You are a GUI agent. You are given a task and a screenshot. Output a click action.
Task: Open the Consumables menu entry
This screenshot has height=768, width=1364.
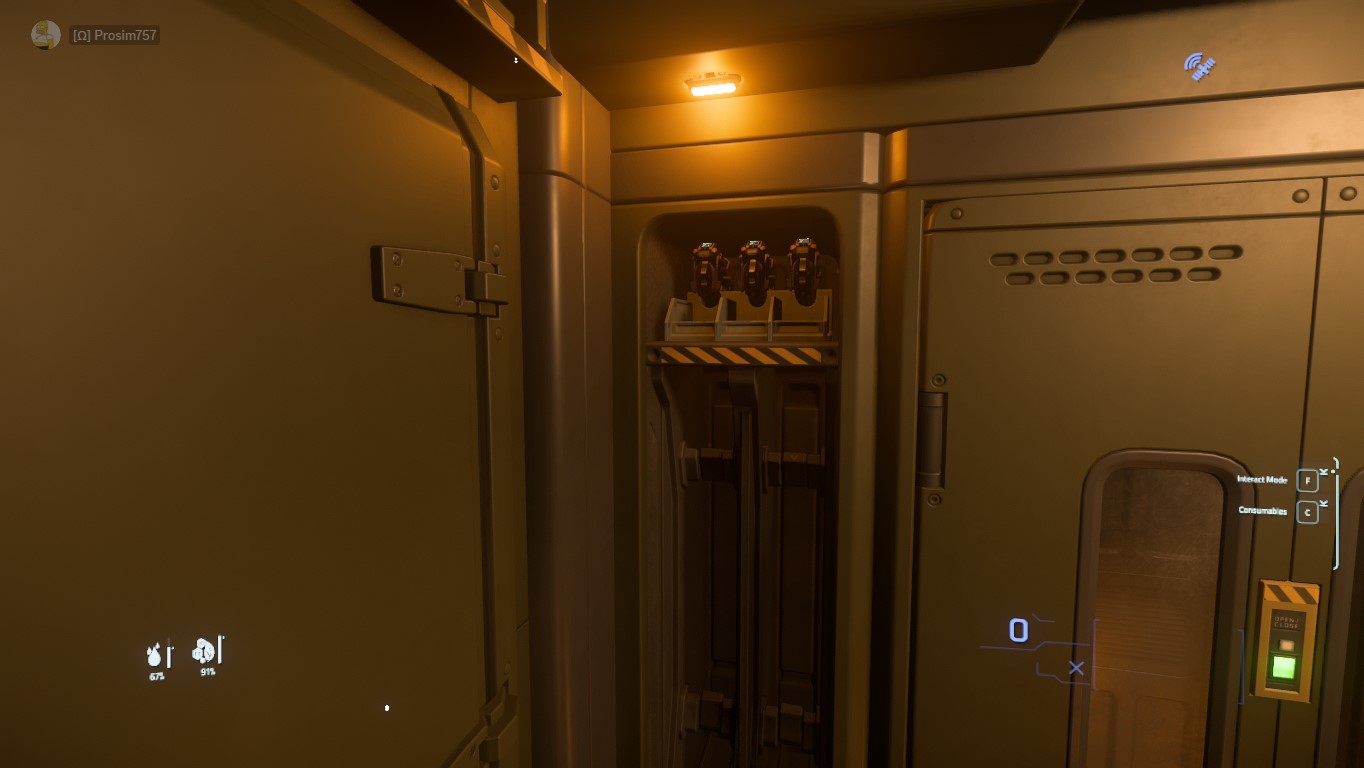[1262, 511]
